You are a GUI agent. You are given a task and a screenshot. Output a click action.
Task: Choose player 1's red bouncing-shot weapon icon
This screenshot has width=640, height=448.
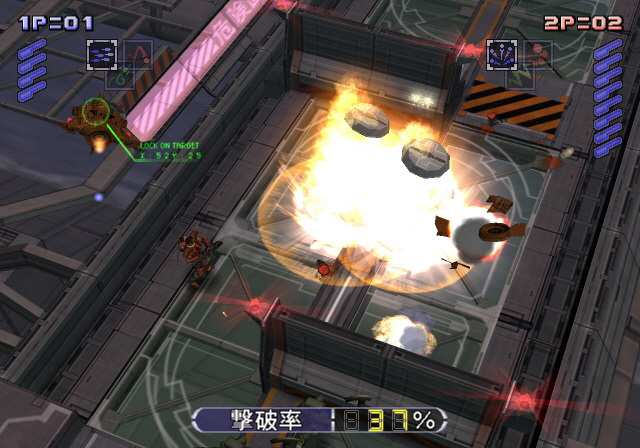pyautogui.click(x=138, y=53)
